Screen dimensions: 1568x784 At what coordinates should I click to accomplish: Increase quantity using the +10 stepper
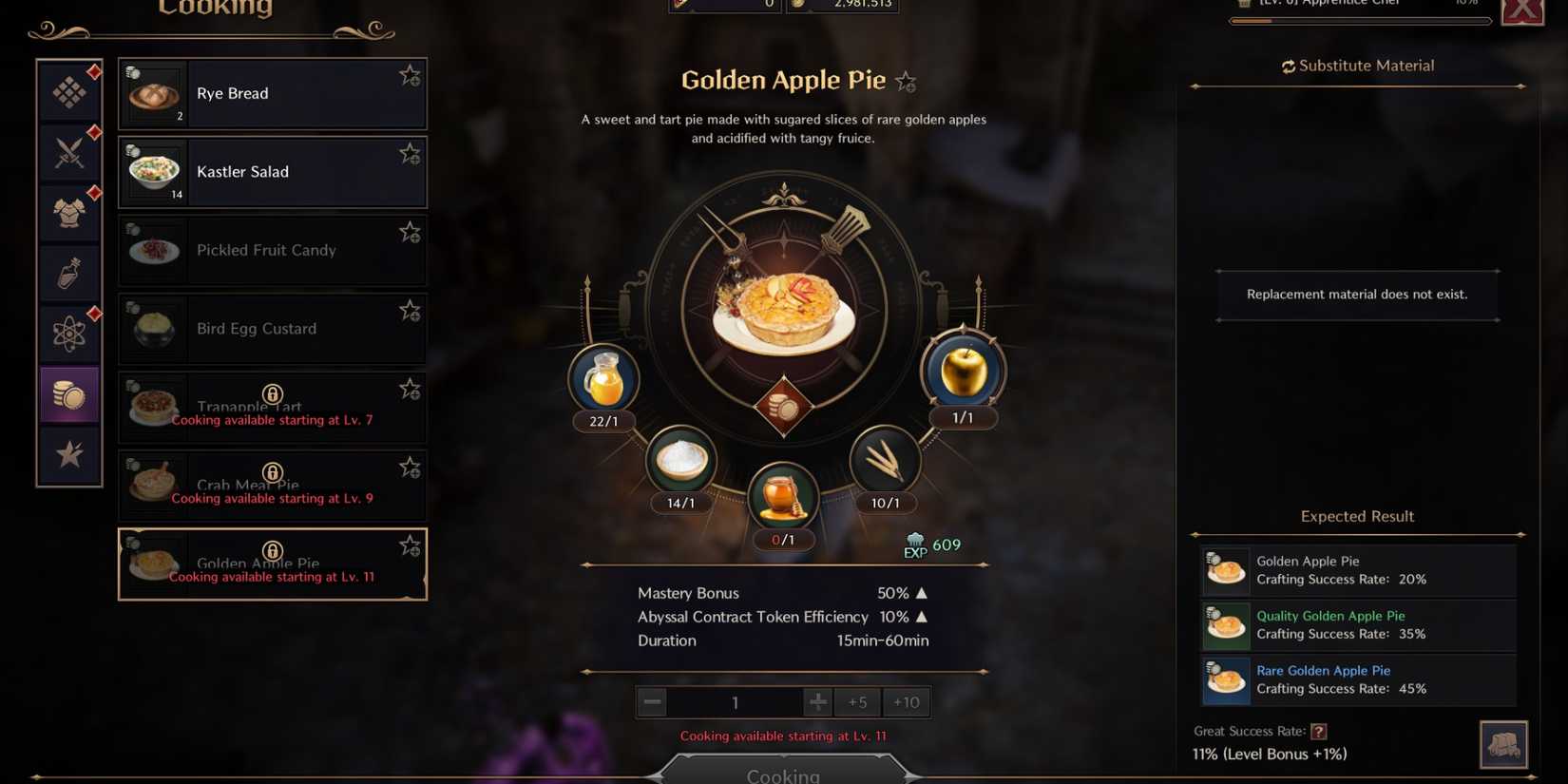pyautogui.click(x=905, y=701)
